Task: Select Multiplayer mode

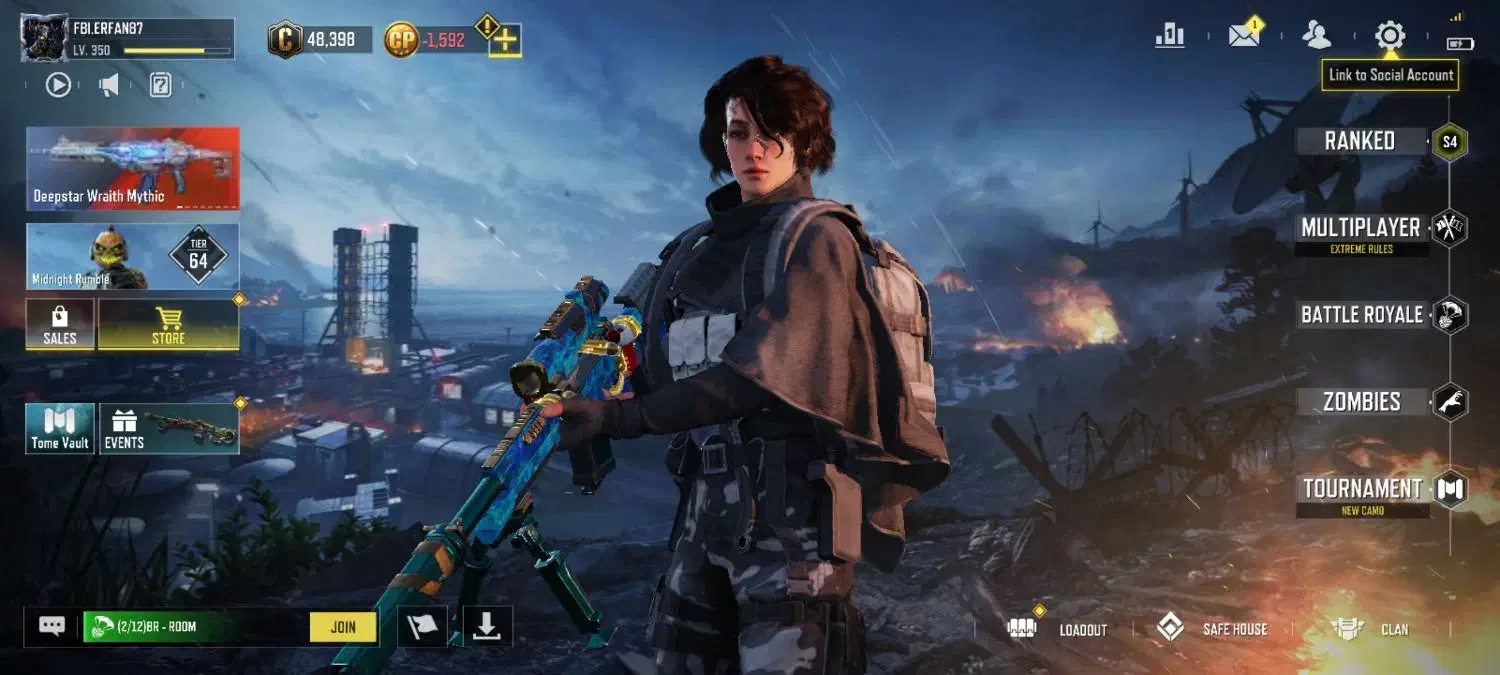Action: coord(1360,228)
